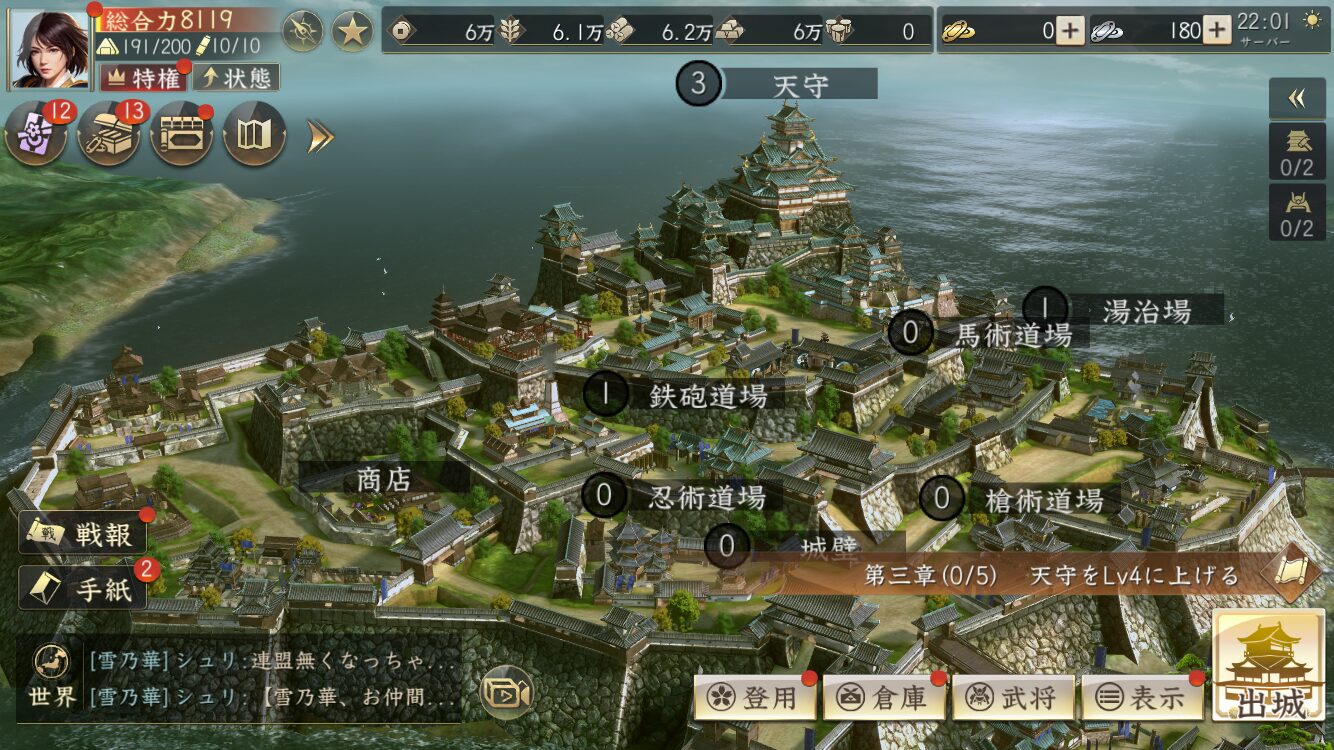Open the 特権 privileges menu
Screen dimensions: 1334x750
pyautogui.click(x=145, y=77)
